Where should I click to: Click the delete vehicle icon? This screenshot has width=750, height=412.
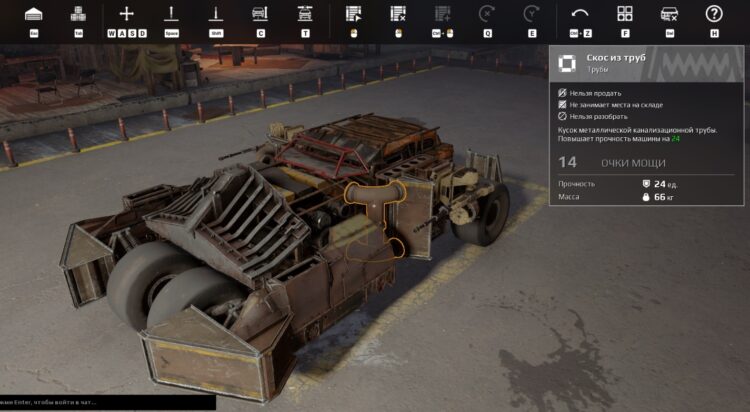coord(669,14)
